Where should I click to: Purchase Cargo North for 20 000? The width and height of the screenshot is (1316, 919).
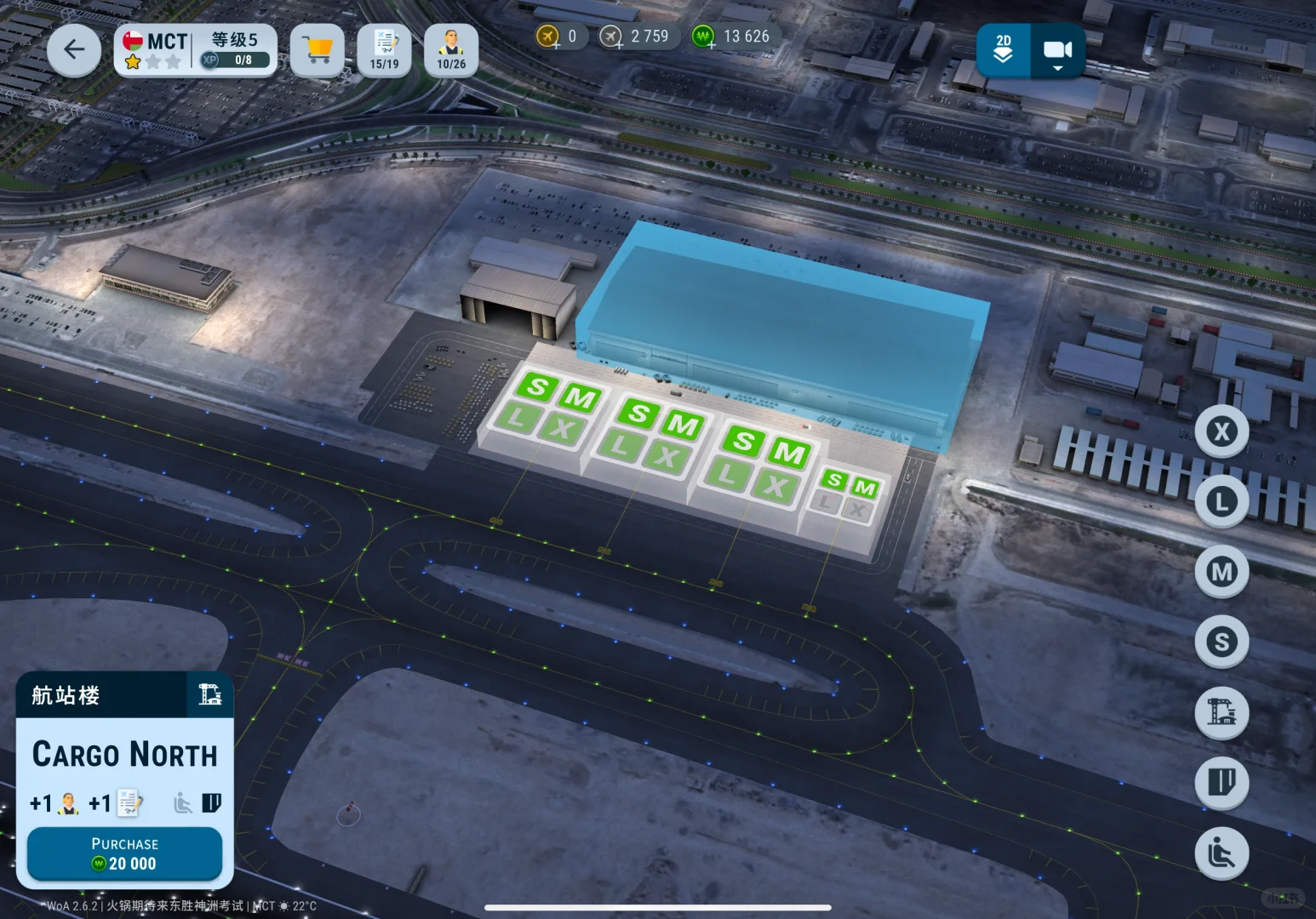(x=124, y=853)
